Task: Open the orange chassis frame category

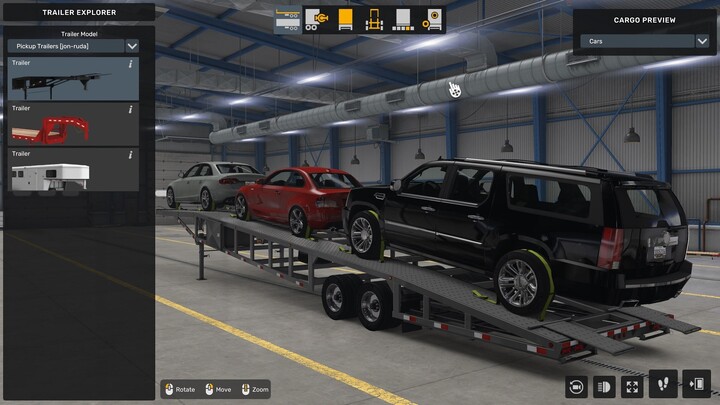Action: coord(374,19)
